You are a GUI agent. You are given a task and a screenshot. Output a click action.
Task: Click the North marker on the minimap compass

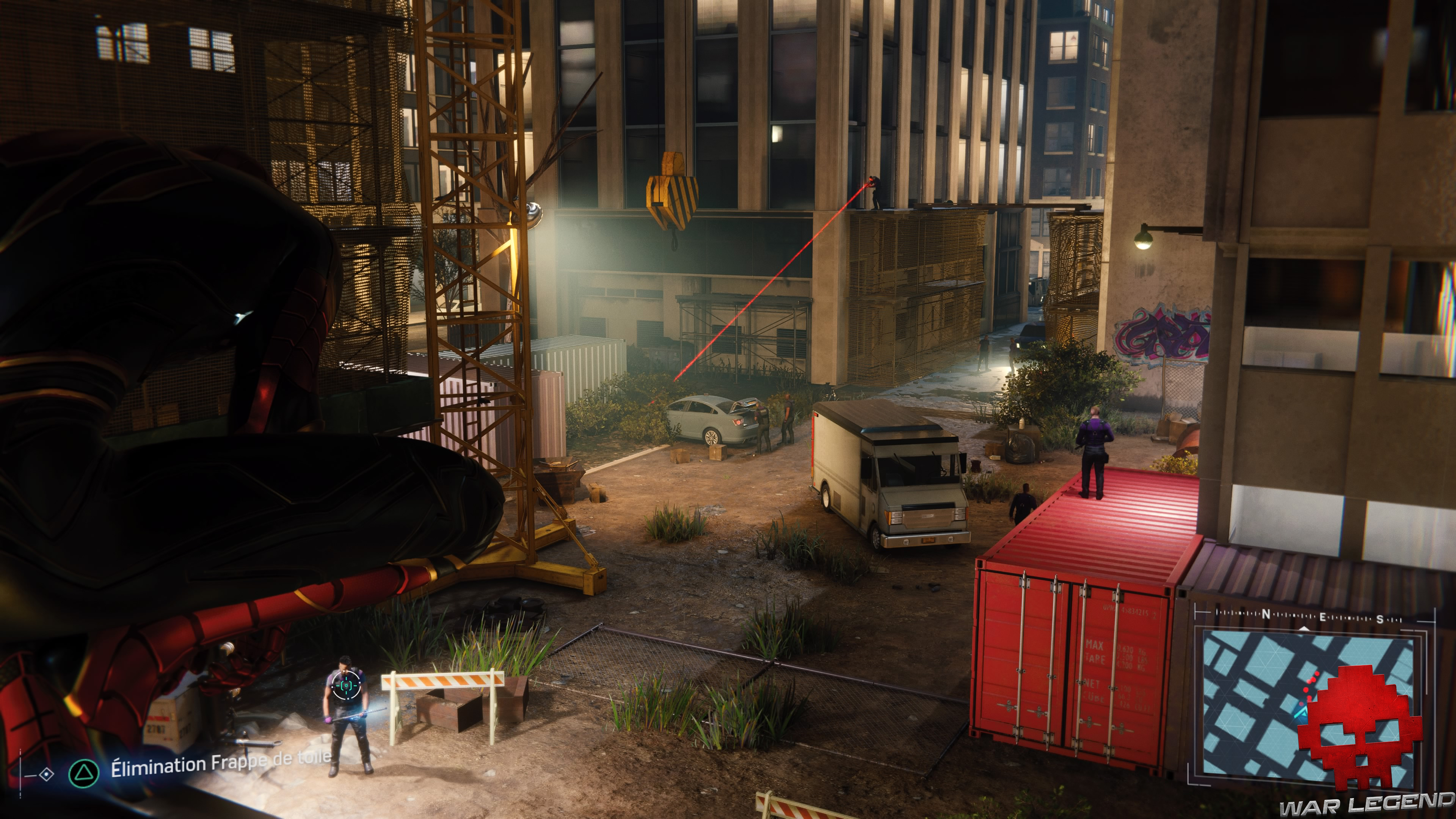(1267, 614)
